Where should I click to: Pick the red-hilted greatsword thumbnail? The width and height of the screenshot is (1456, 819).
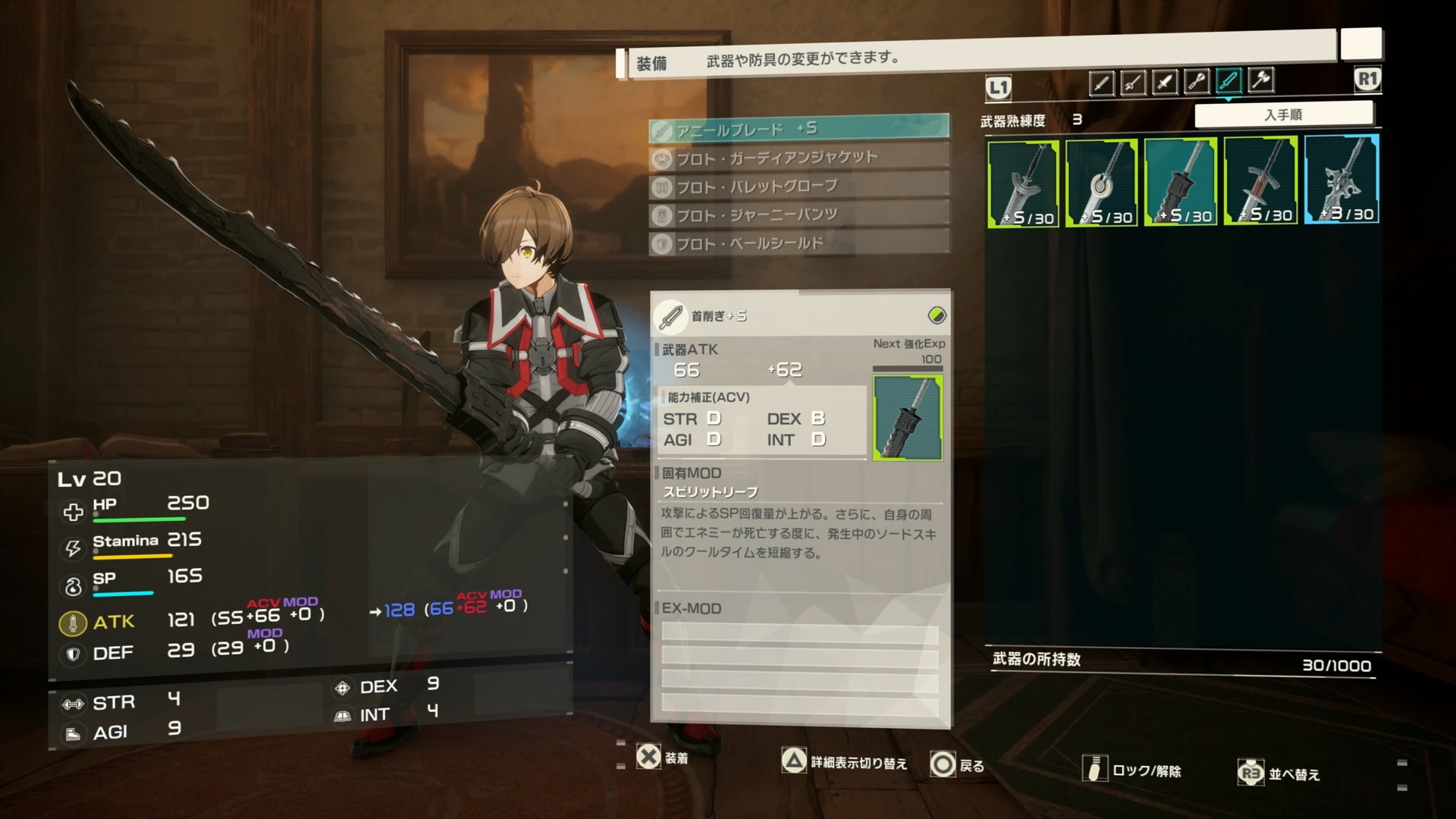tap(1260, 181)
